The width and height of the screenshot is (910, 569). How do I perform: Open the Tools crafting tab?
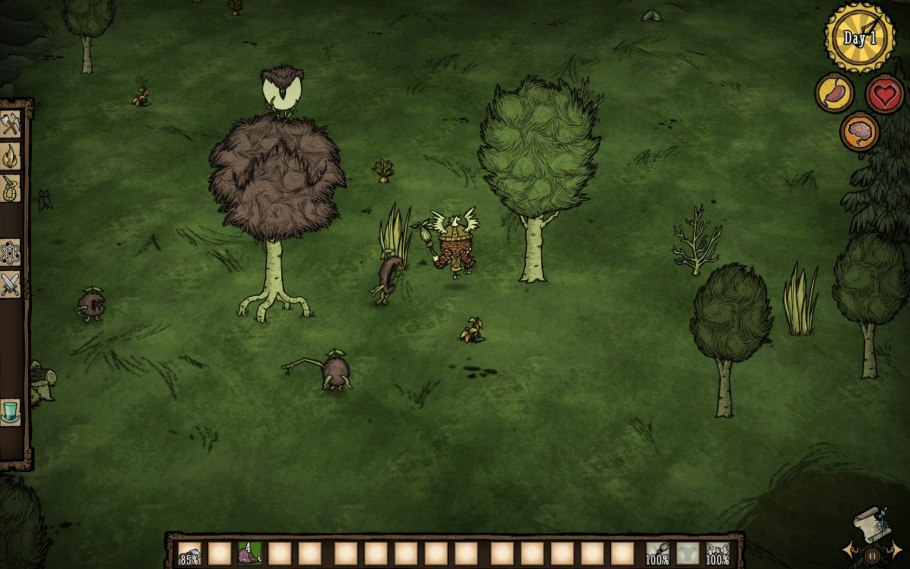12,126
